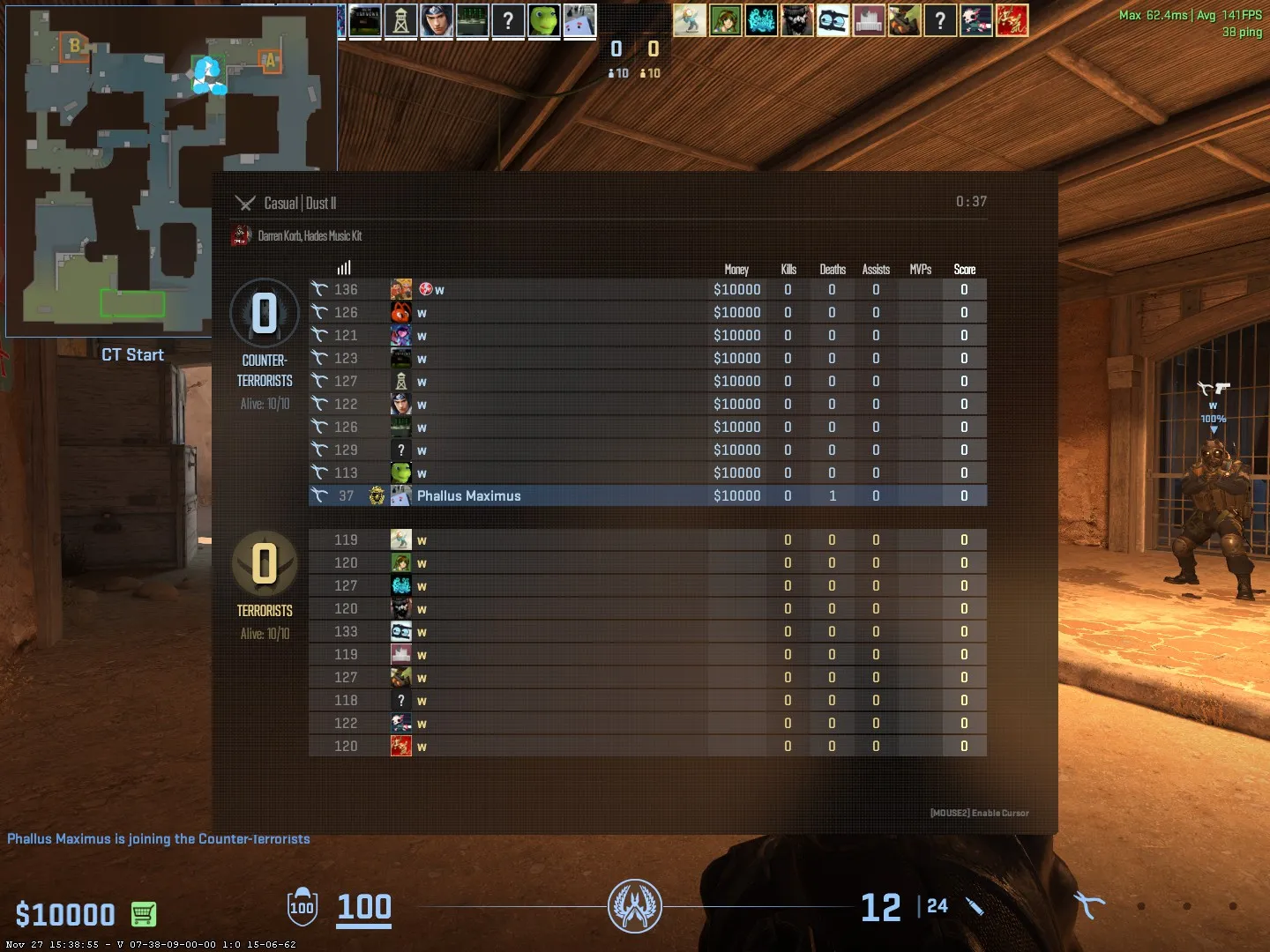Click the Score column header
The height and width of the screenshot is (952, 1270).
[x=963, y=270]
